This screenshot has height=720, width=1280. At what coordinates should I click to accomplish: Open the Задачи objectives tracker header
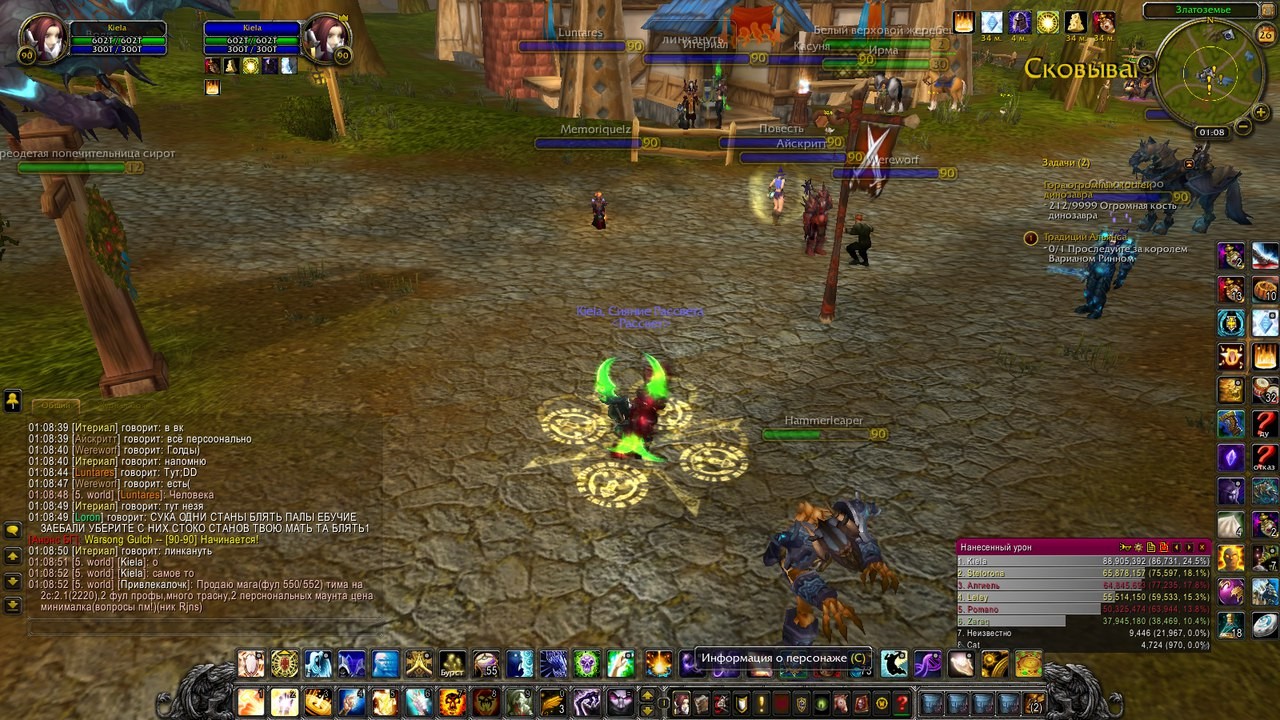(1066, 162)
